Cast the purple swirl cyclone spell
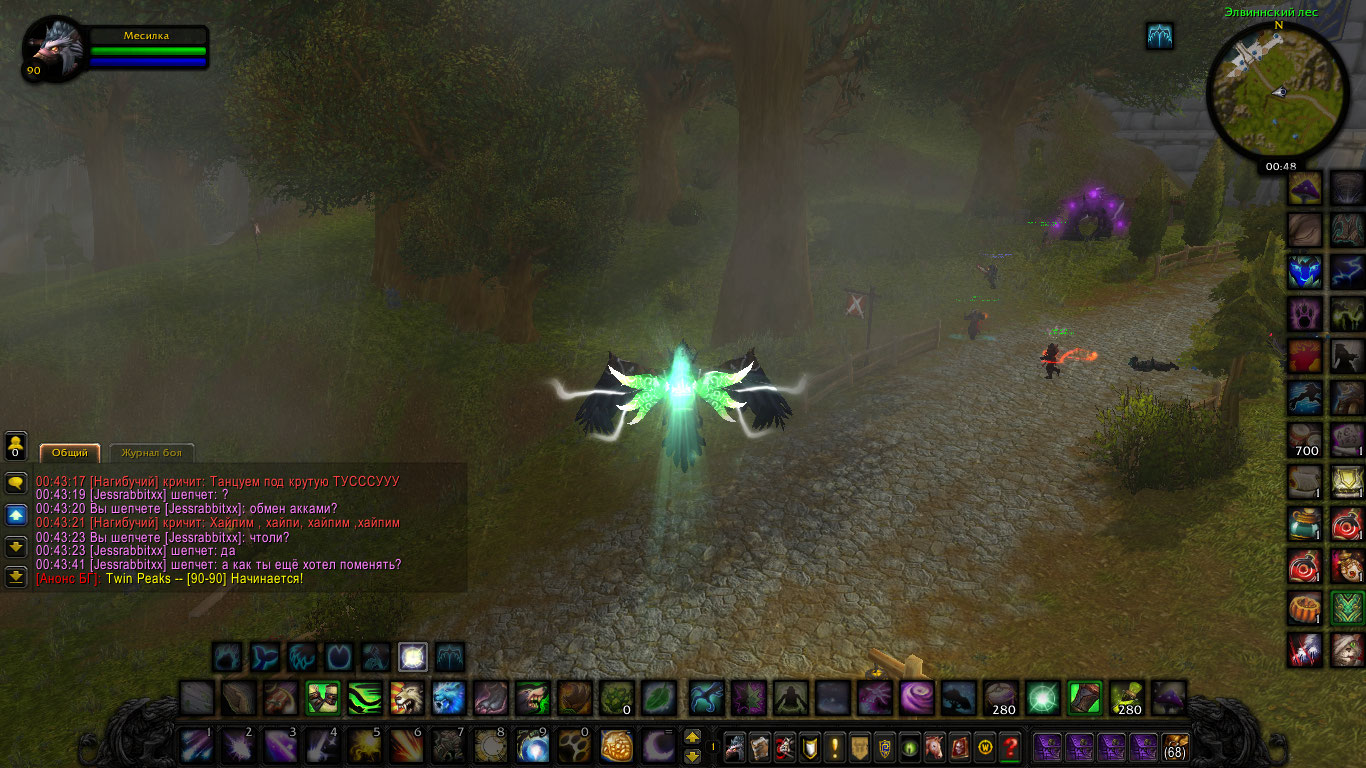Screen dimensions: 1366x768 [x=916, y=697]
